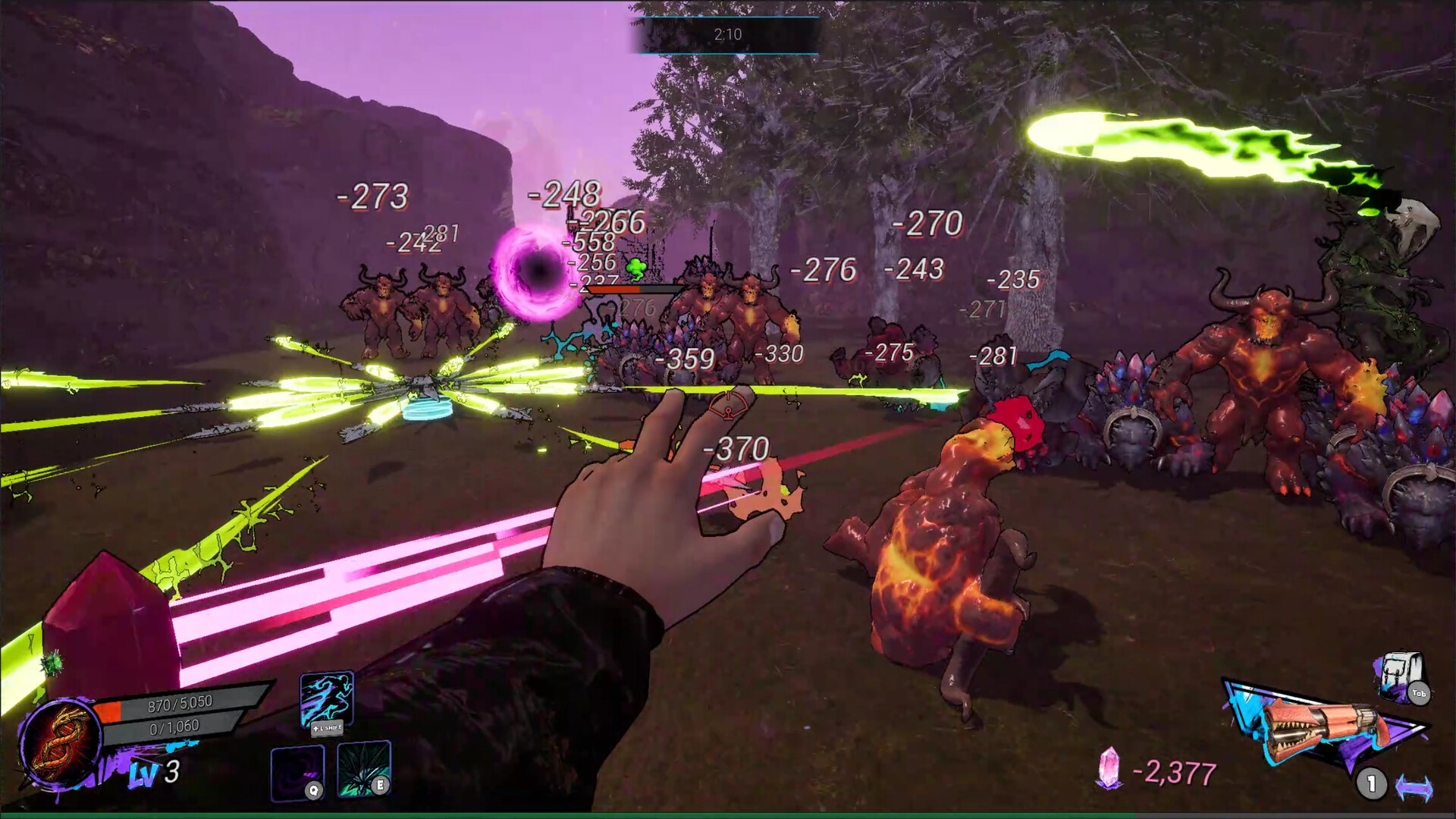Expand the match timer showing 2:10

click(726, 33)
